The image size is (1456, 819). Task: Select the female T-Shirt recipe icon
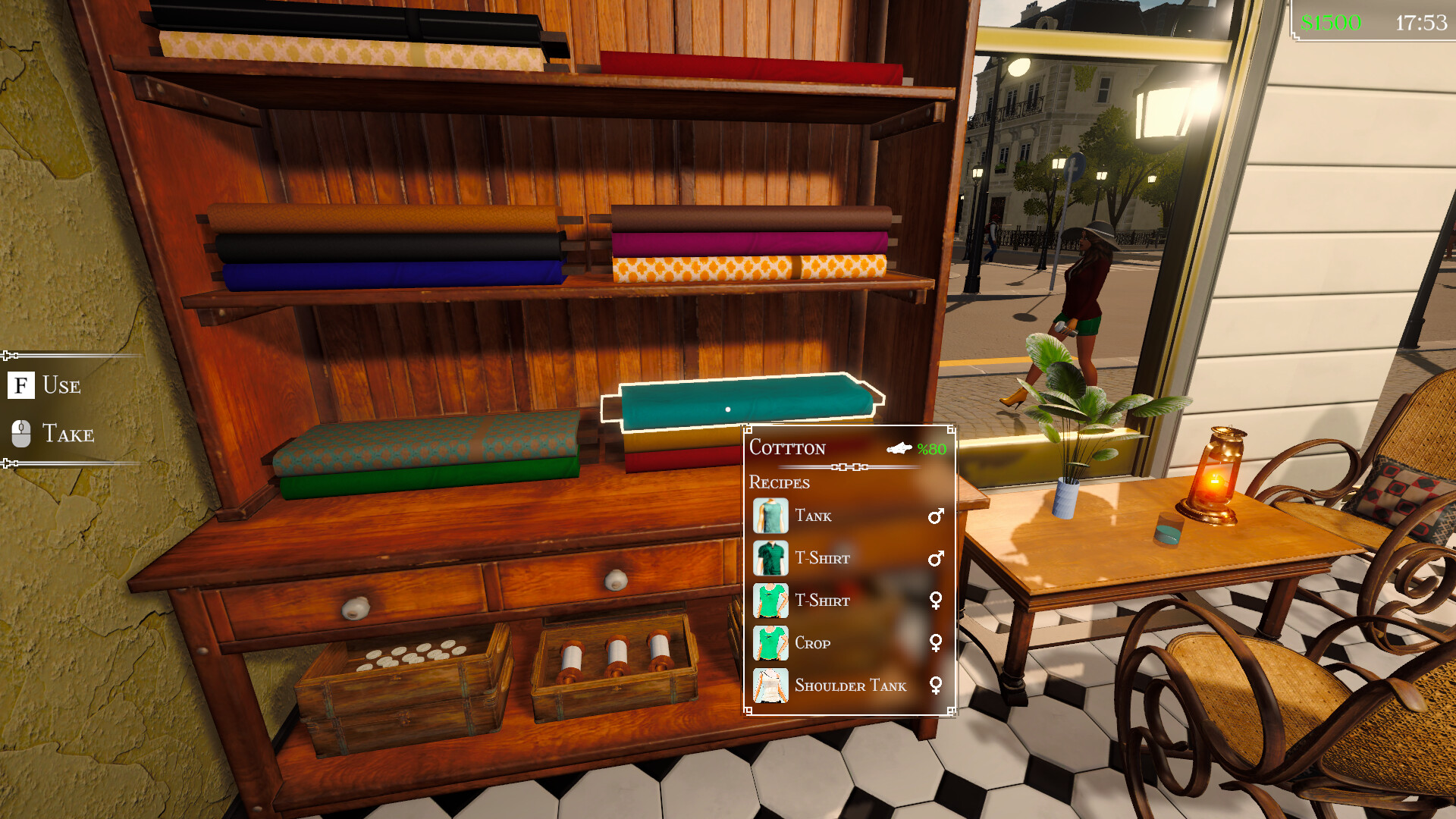770,601
